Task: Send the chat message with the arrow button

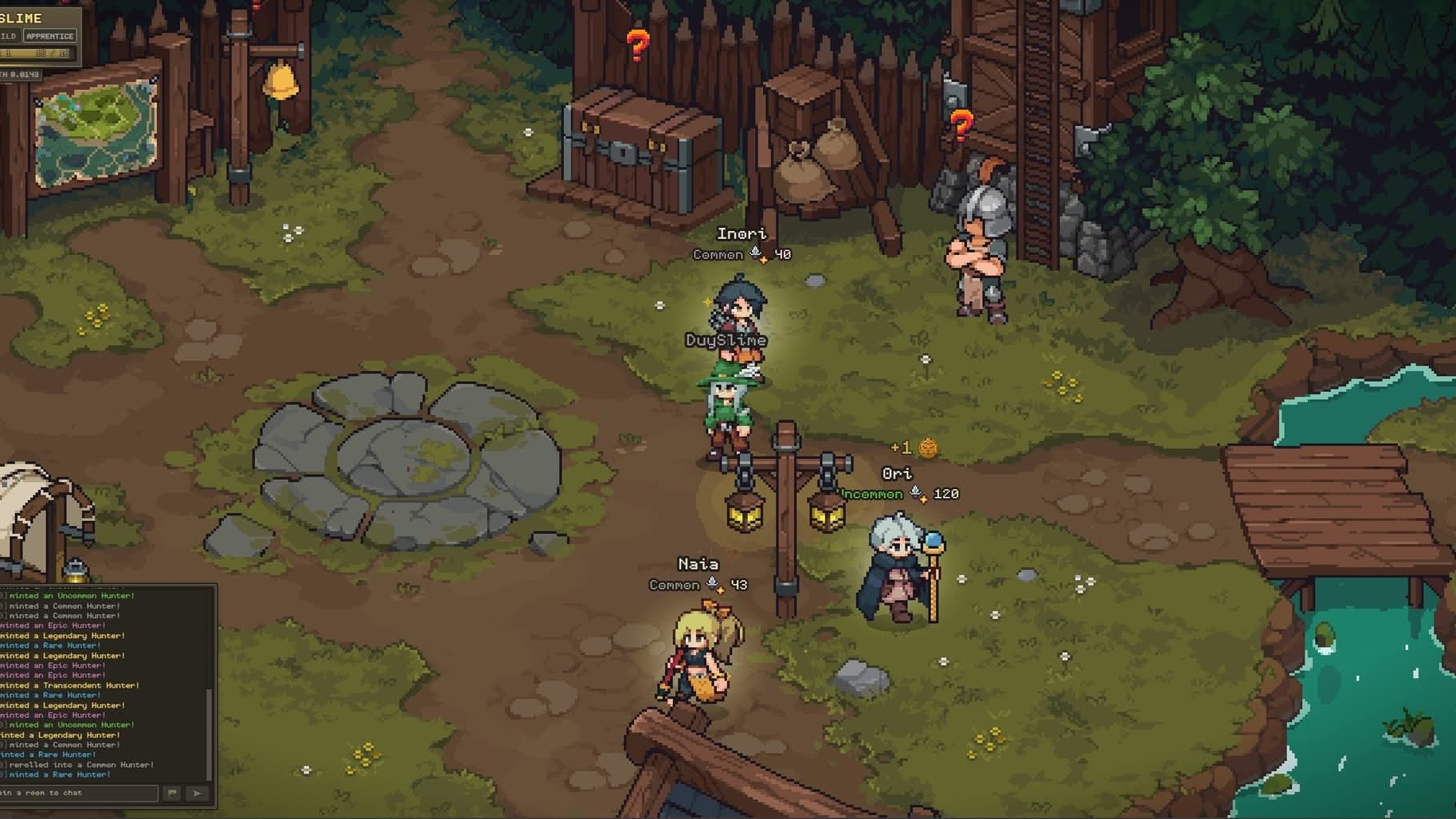Action: 198,793
